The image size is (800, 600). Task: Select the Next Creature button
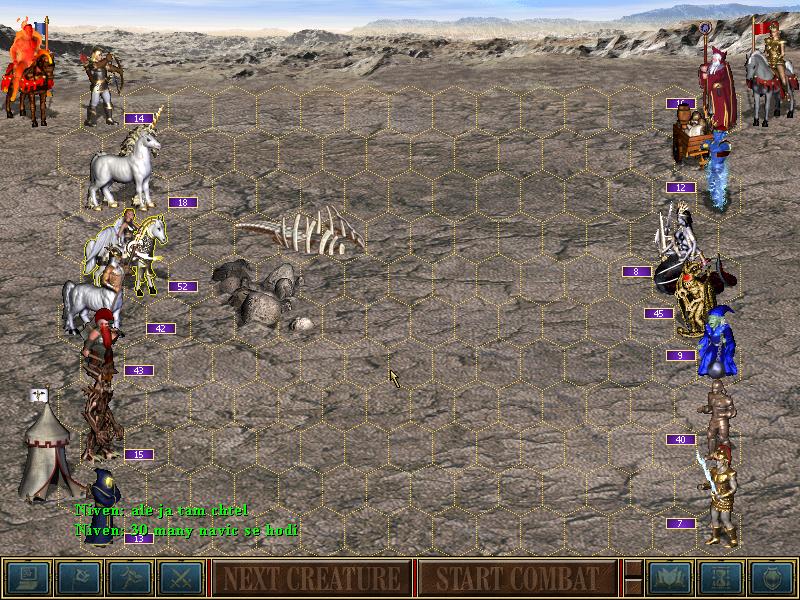point(310,578)
